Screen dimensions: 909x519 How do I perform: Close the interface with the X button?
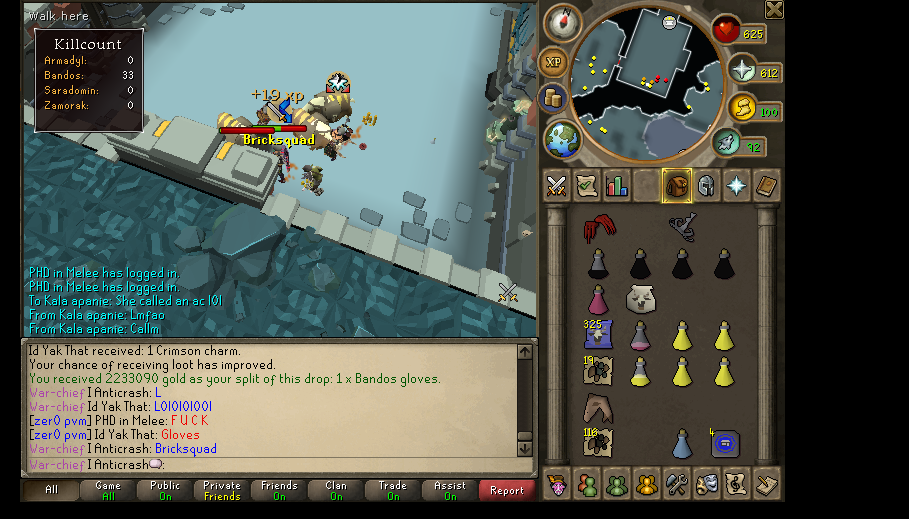(774, 10)
